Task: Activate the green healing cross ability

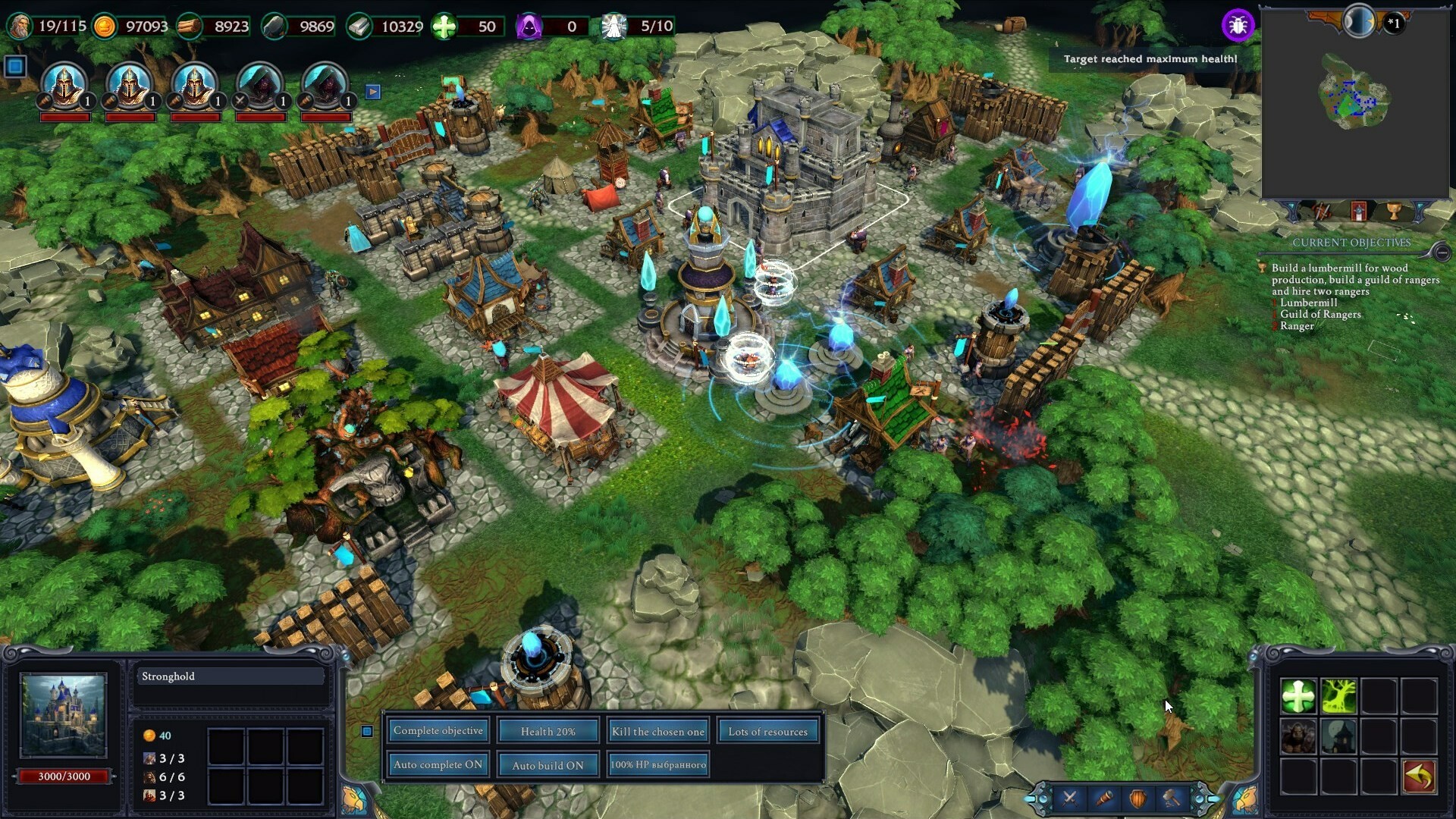Action: point(1298,696)
